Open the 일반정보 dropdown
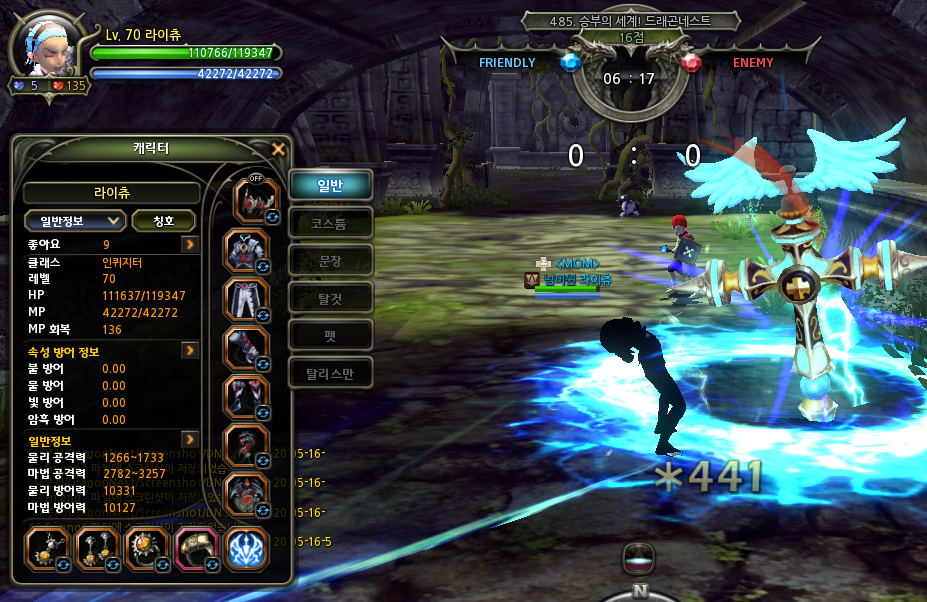Screen dimensions: 927x602 75,221
